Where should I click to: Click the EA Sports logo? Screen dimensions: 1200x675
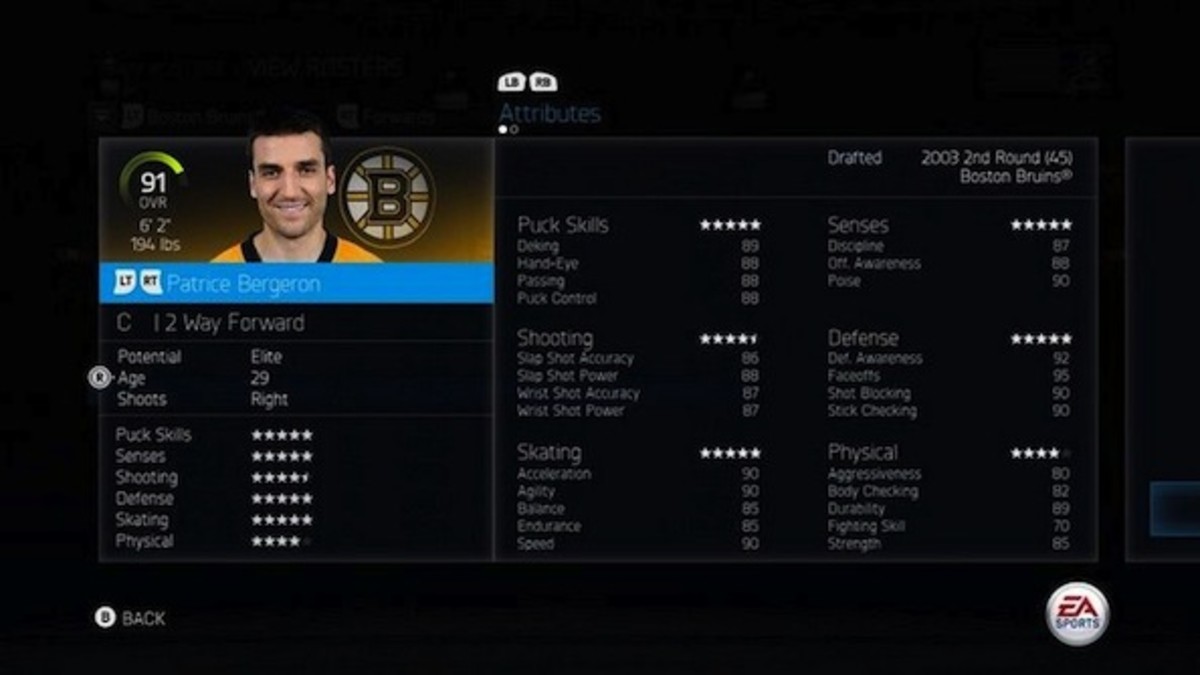1077,613
